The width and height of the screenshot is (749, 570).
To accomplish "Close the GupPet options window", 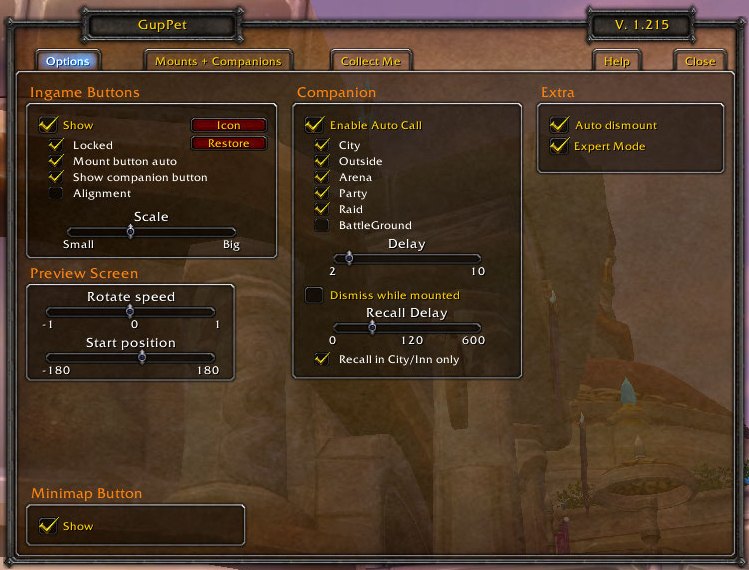I will (700, 61).
